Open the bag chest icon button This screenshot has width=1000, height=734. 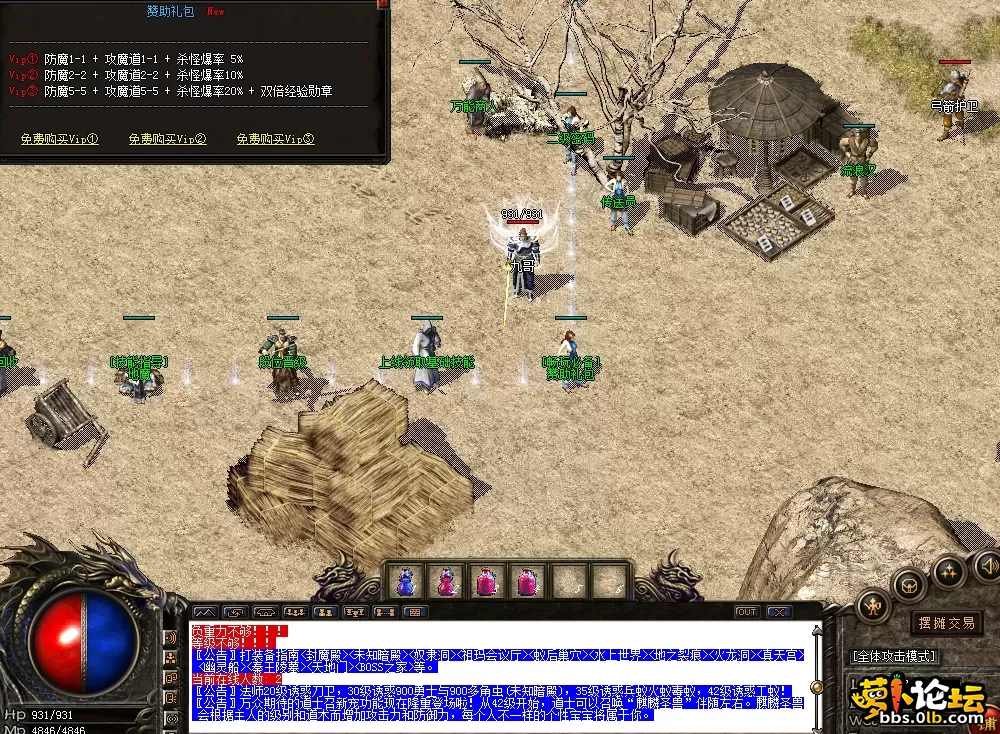[x=910, y=584]
